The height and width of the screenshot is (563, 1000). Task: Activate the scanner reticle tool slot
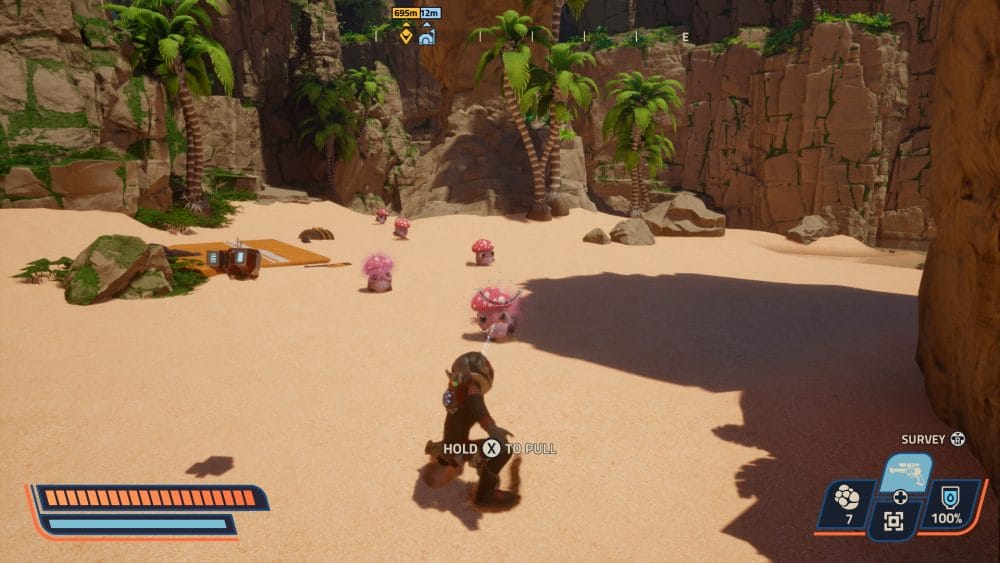coord(894,521)
